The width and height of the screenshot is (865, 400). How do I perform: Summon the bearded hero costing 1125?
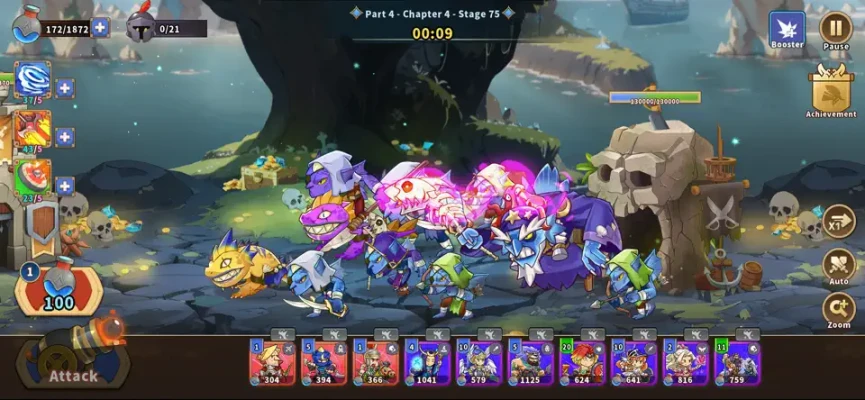(x=530, y=362)
